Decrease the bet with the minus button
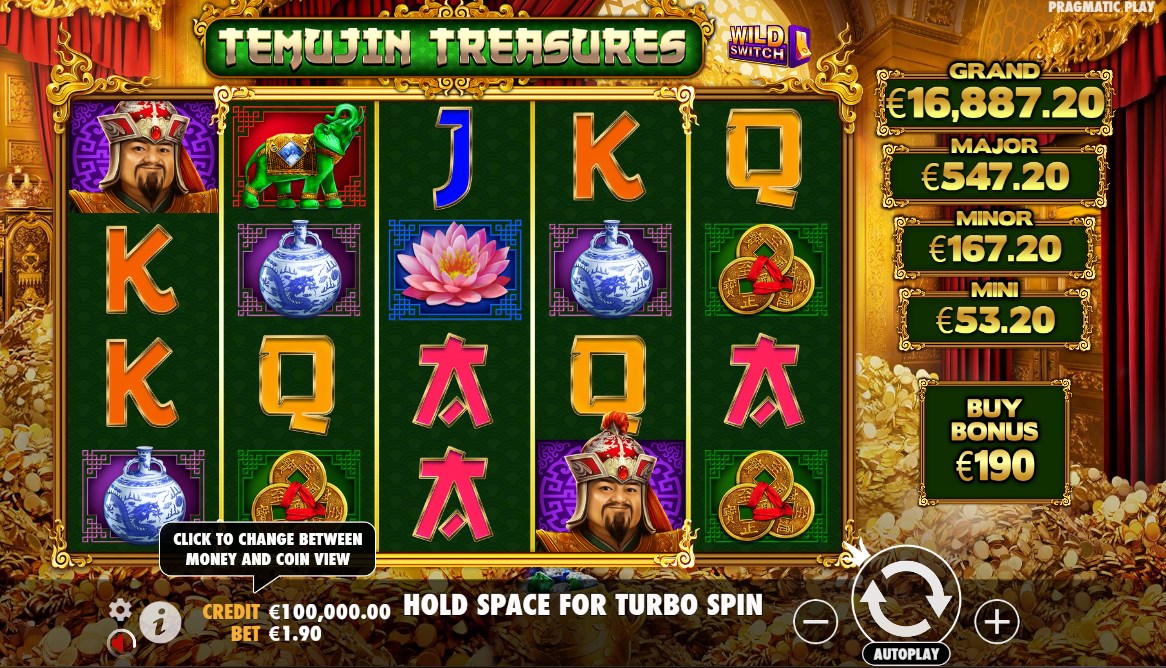This screenshot has width=1166, height=668. tap(816, 623)
